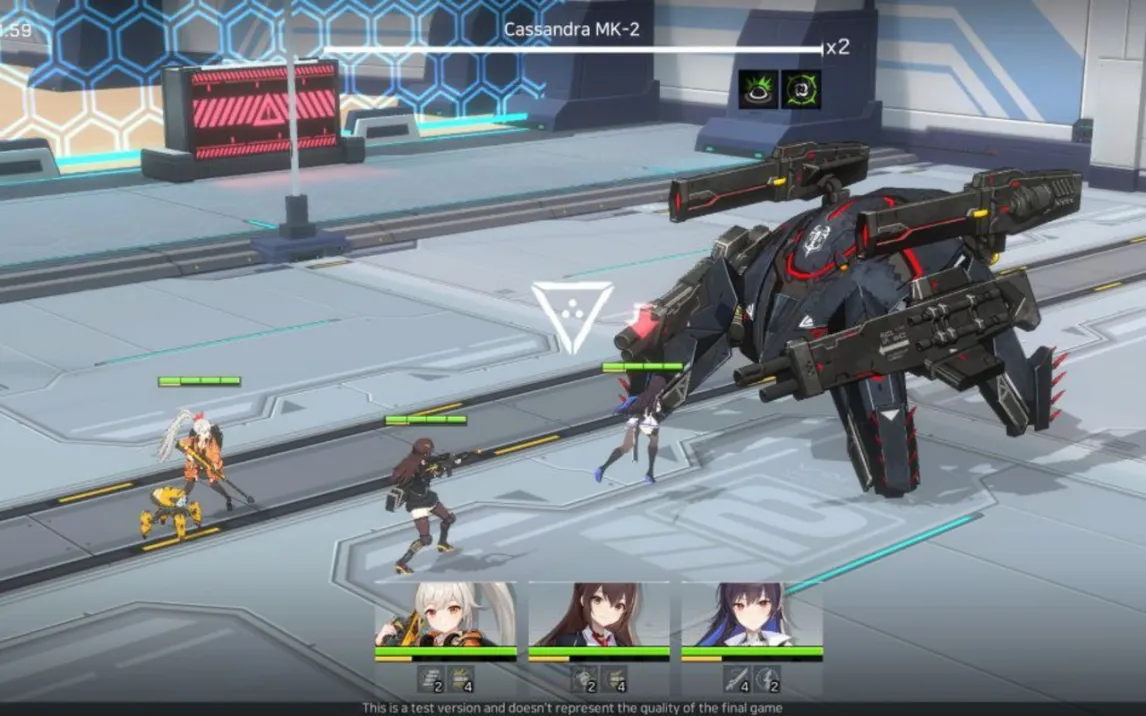Select the white-haired character portrait
Image resolution: width=1146 pixels, height=716 pixels.
pyautogui.click(x=446, y=615)
